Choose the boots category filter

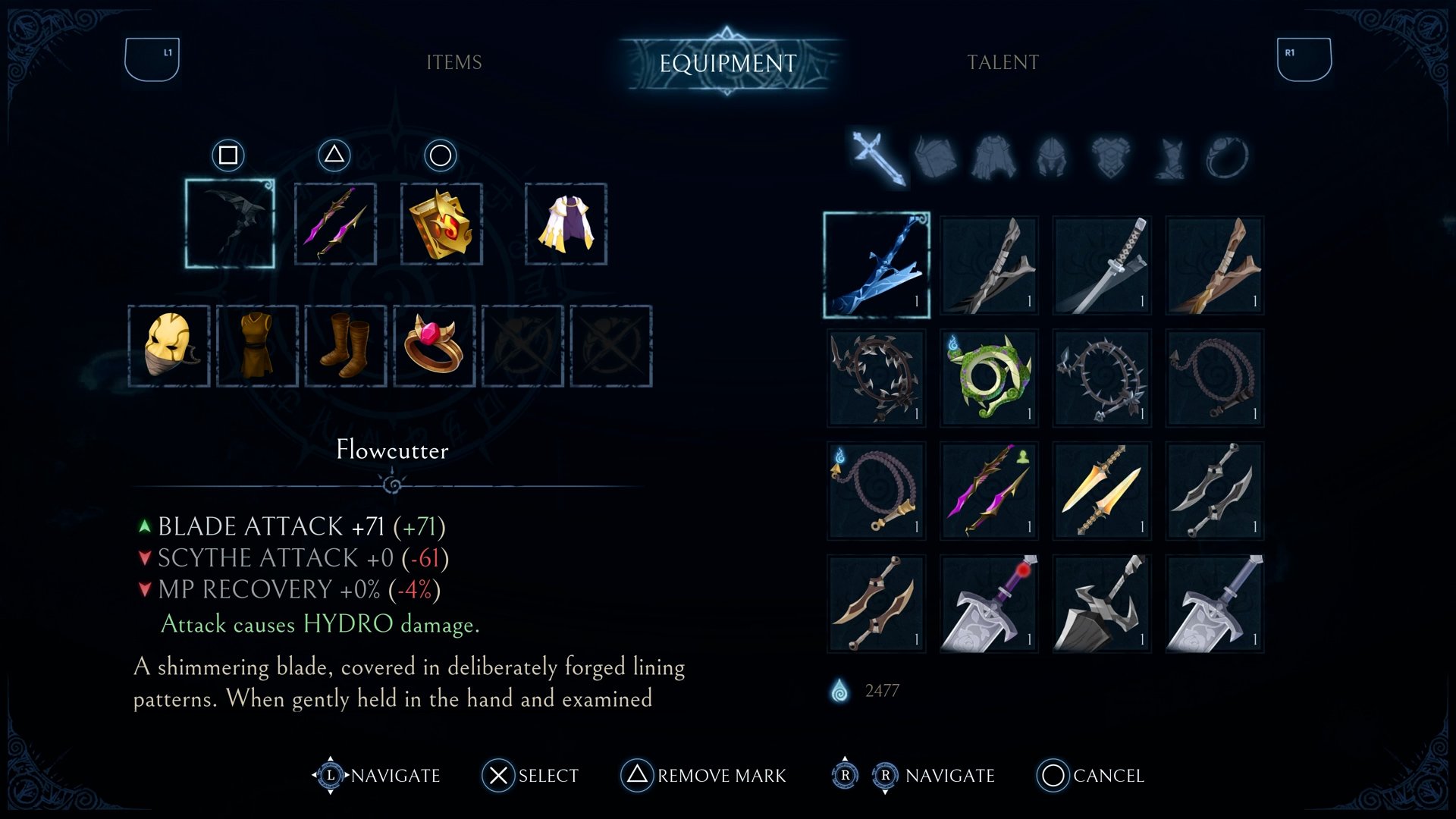coord(1169,158)
